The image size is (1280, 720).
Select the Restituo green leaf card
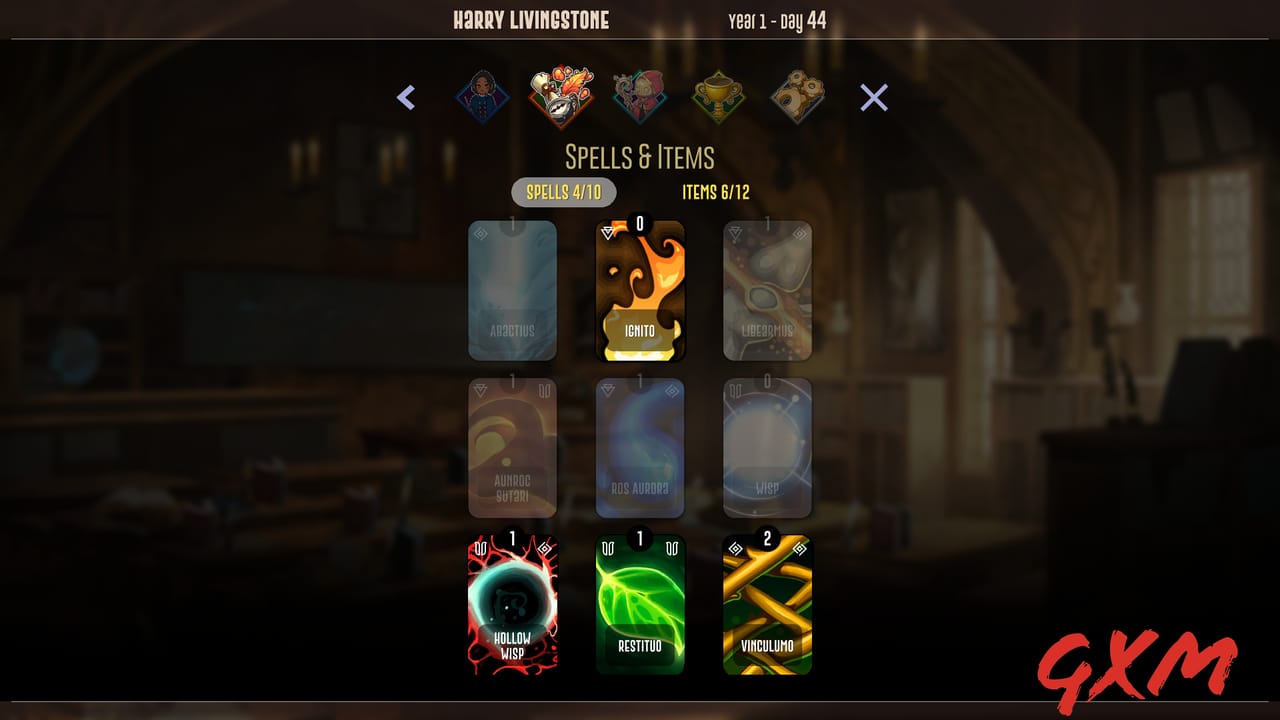click(640, 605)
